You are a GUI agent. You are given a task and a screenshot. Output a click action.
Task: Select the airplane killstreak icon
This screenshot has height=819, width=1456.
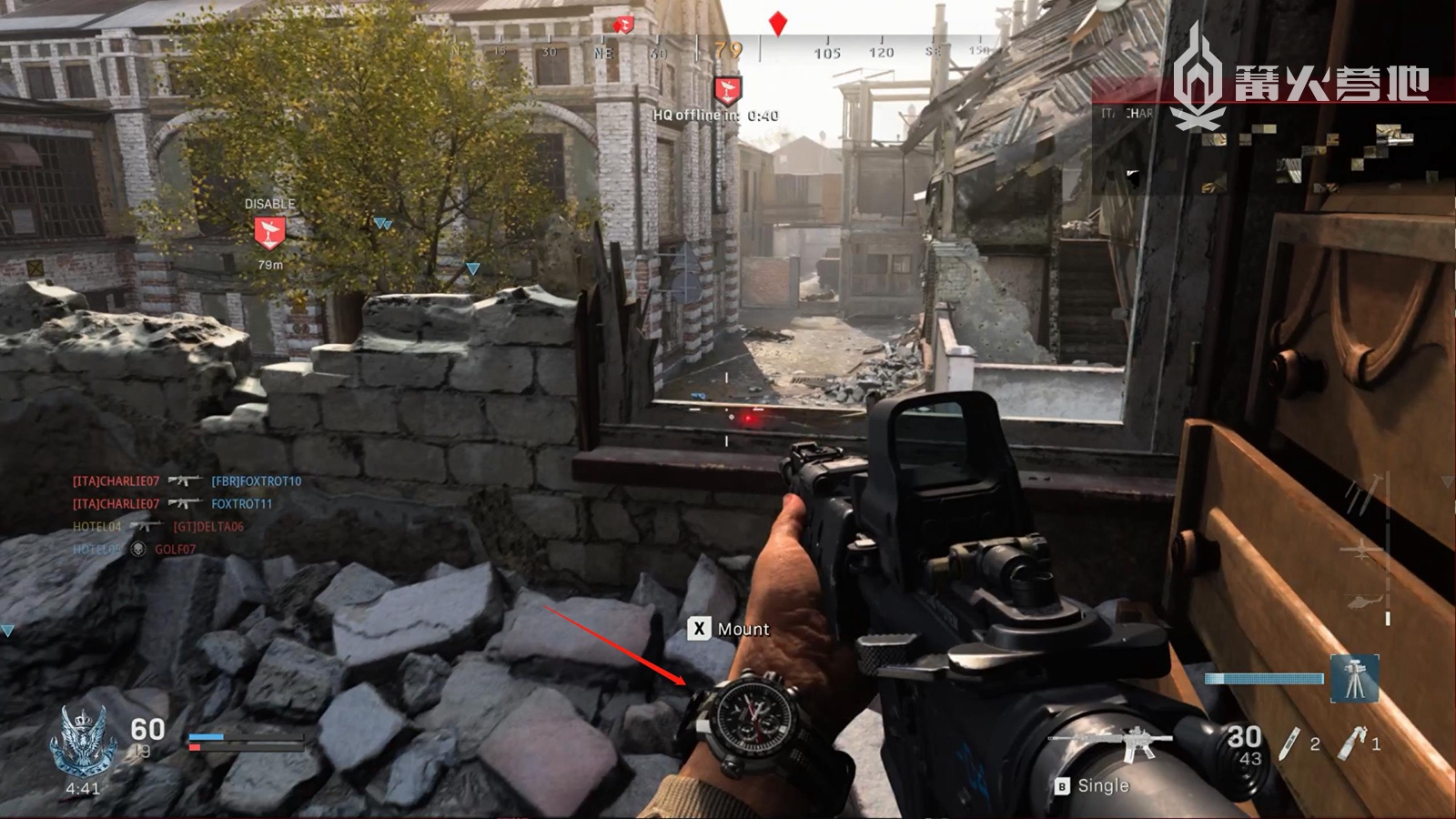pyautogui.click(x=1362, y=548)
